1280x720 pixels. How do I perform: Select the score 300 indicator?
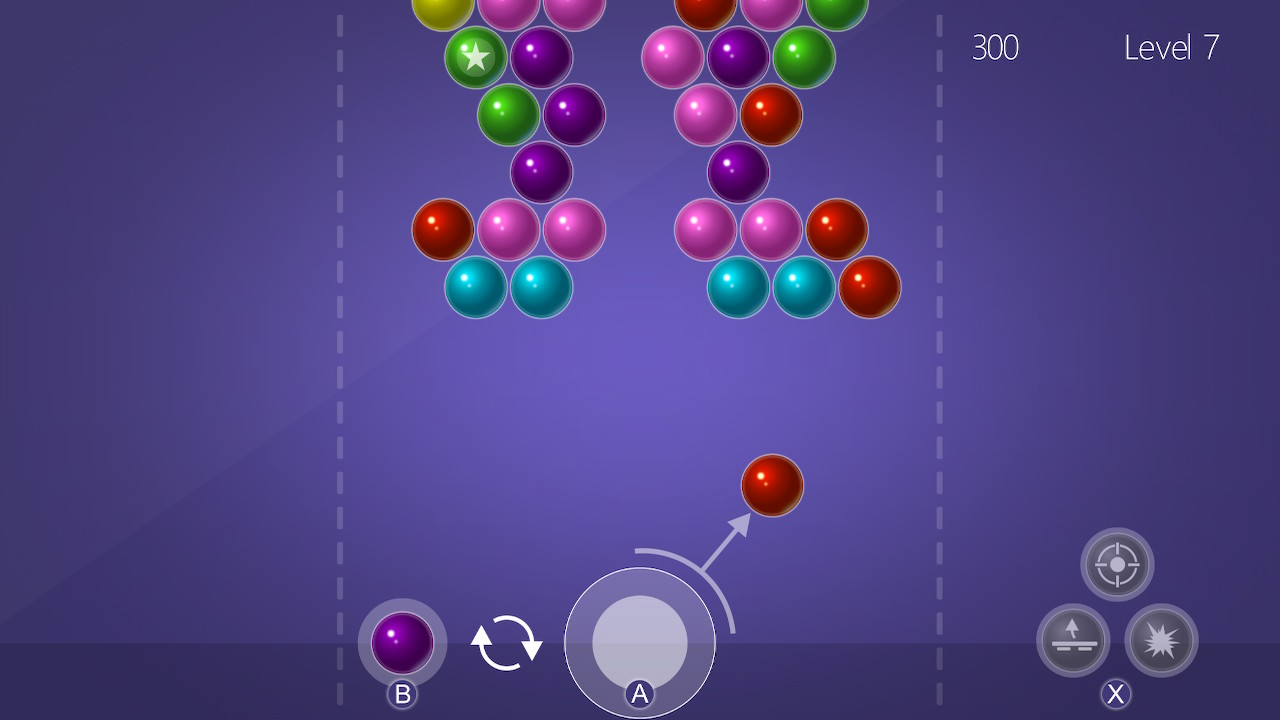[x=996, y=49]
